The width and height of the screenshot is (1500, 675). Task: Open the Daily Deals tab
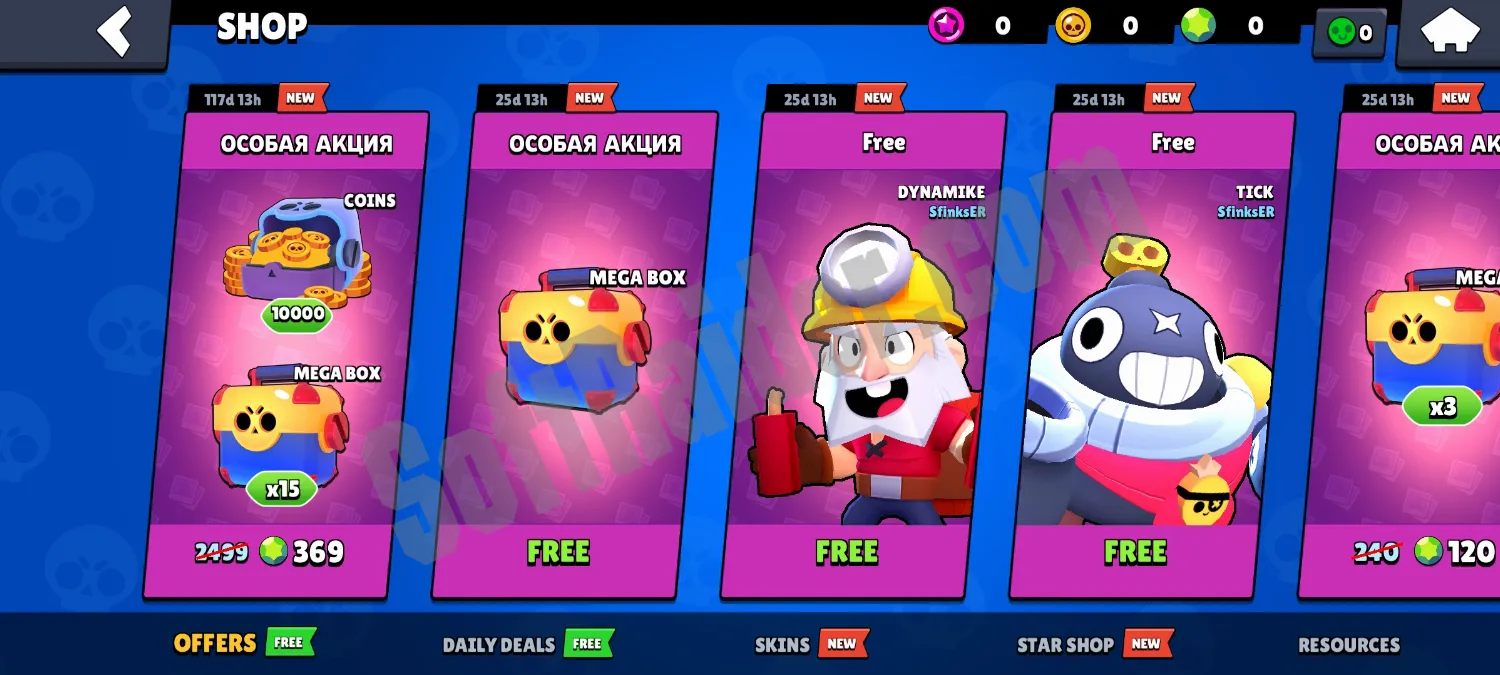(499, 644)
